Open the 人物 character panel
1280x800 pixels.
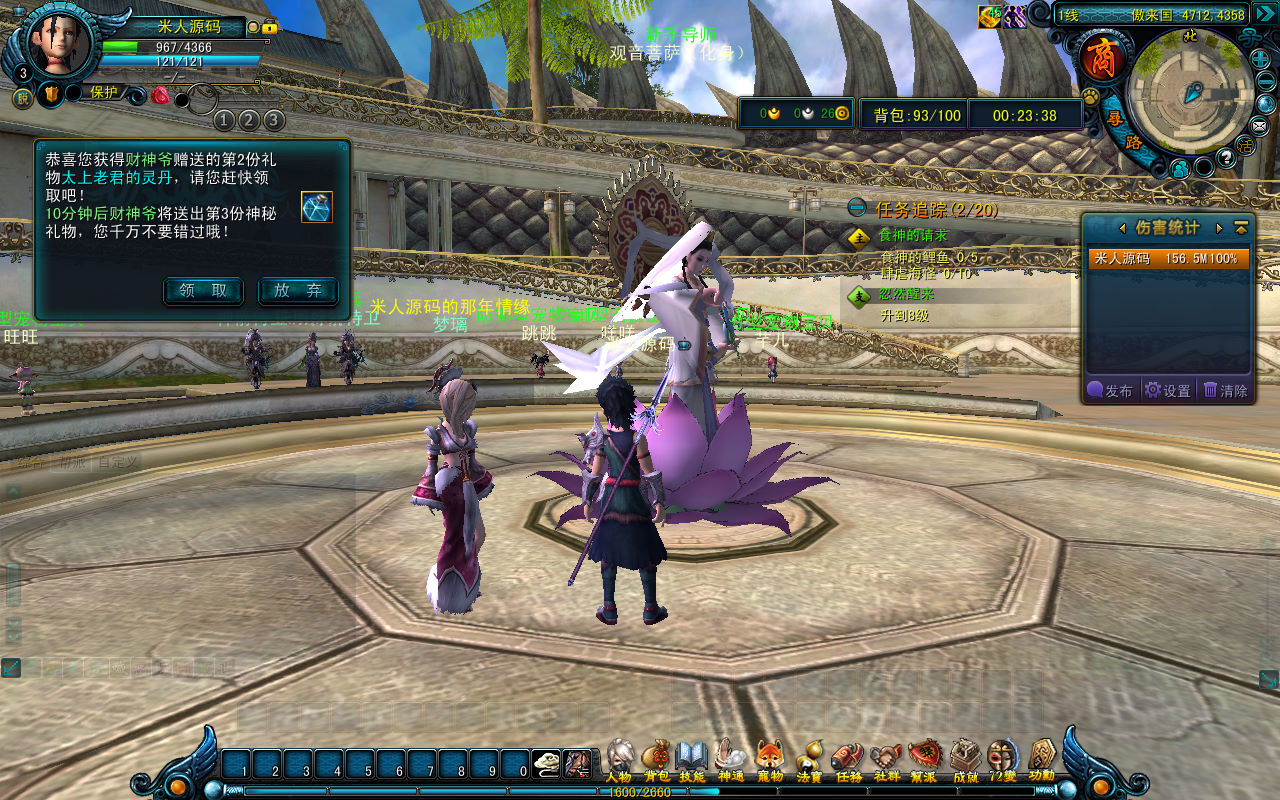(x=619, y=760)
